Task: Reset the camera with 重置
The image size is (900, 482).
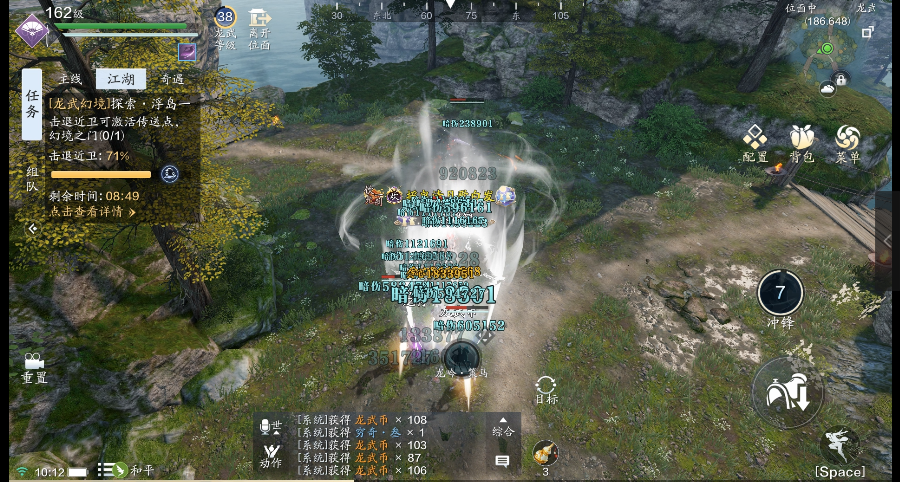Action: coord(34,366)
